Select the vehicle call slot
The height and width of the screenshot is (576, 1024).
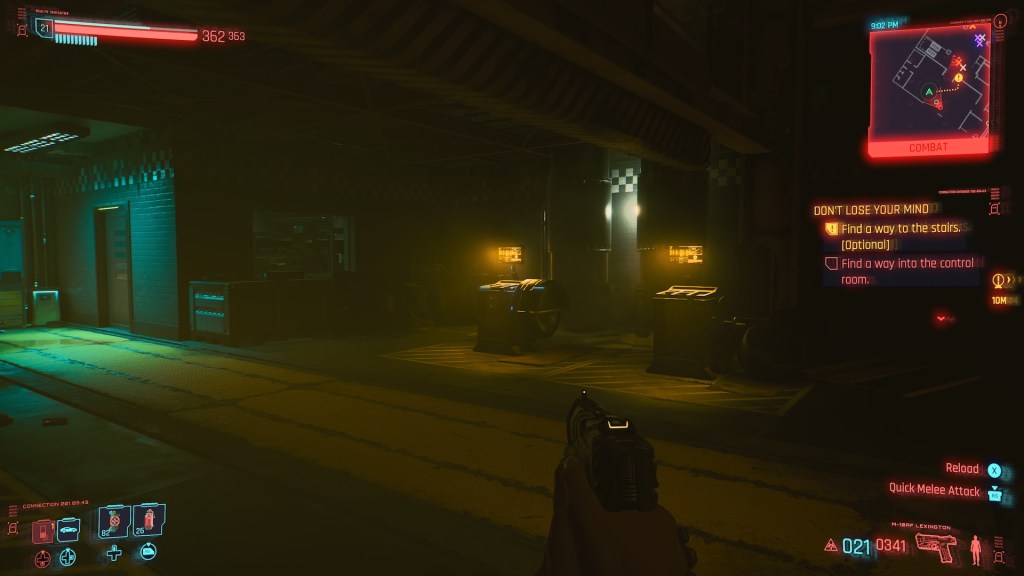click(68, 529)
